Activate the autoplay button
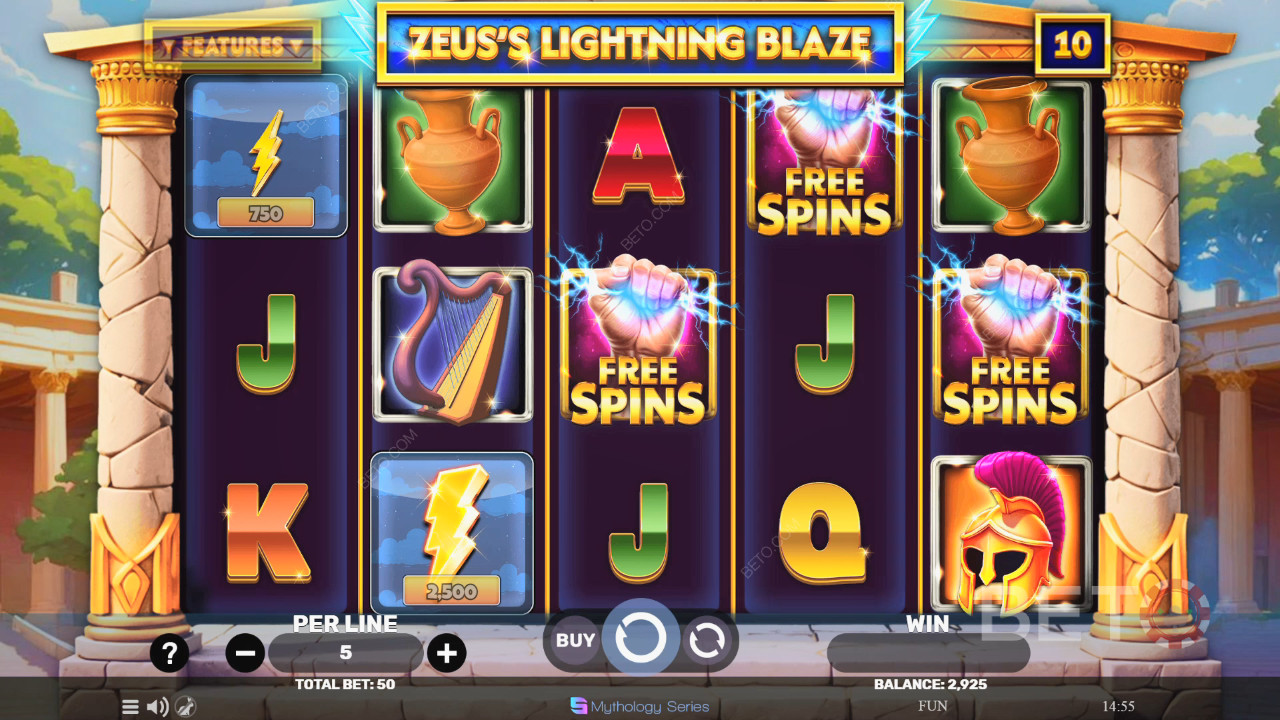The image size is (1280, 720). pyautogui.click(x=706, y=641)
